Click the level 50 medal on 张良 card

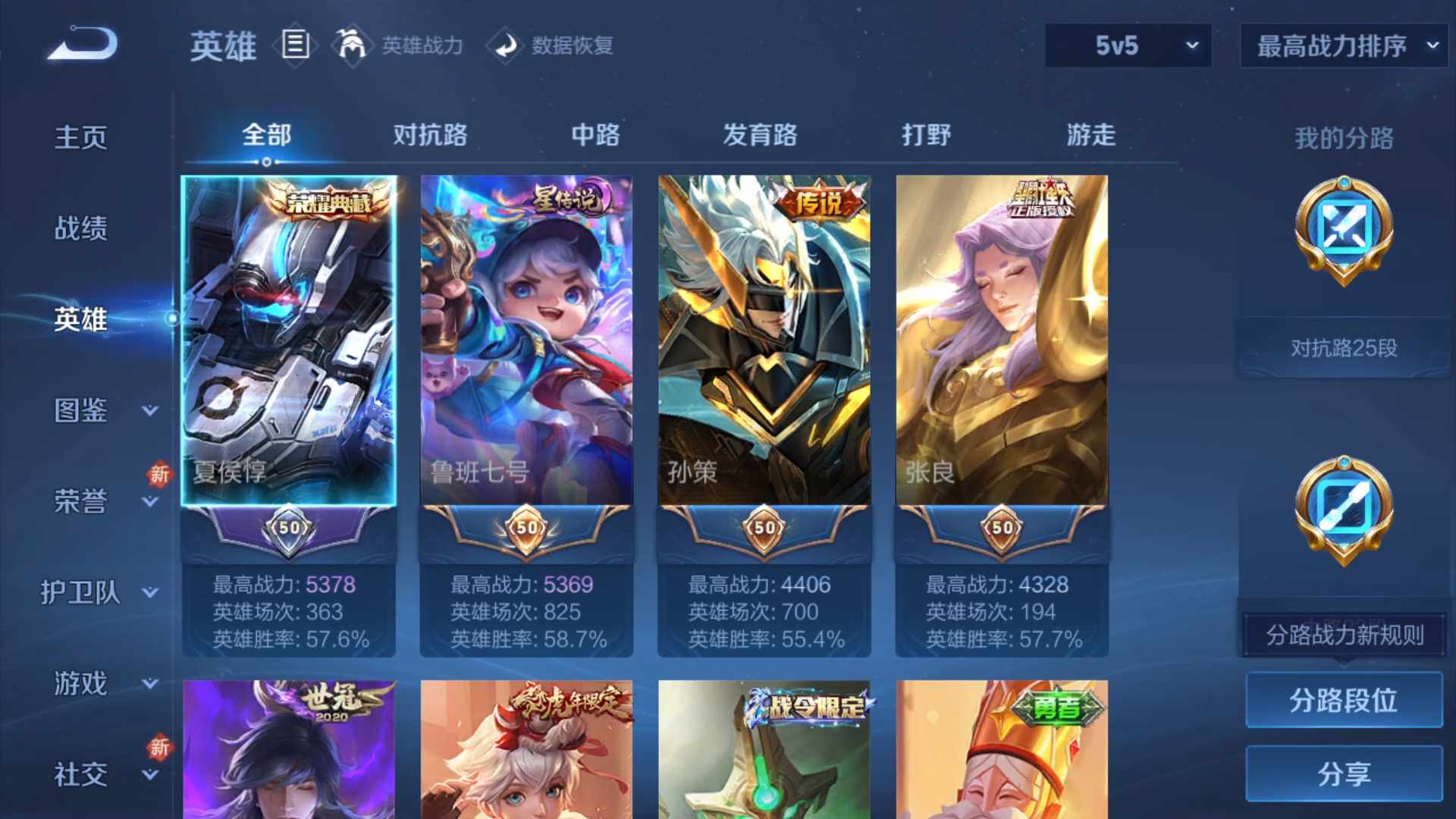[x=1001, y=529]
